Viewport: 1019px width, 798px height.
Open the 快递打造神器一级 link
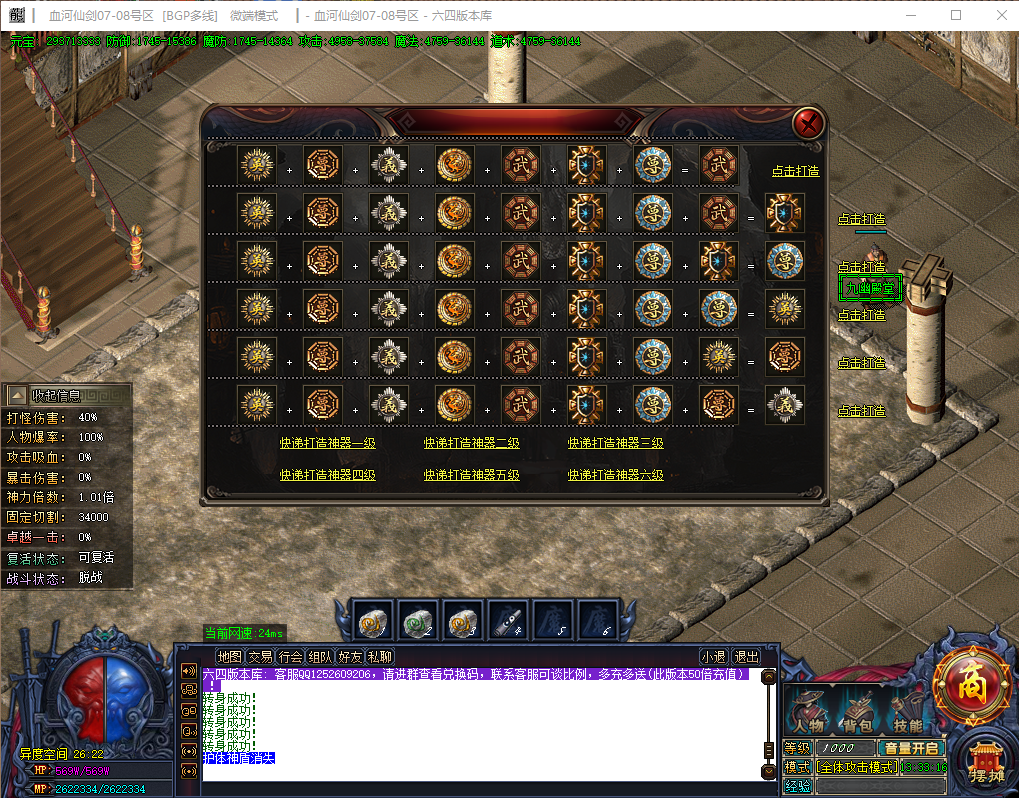(x=327, y=443)
